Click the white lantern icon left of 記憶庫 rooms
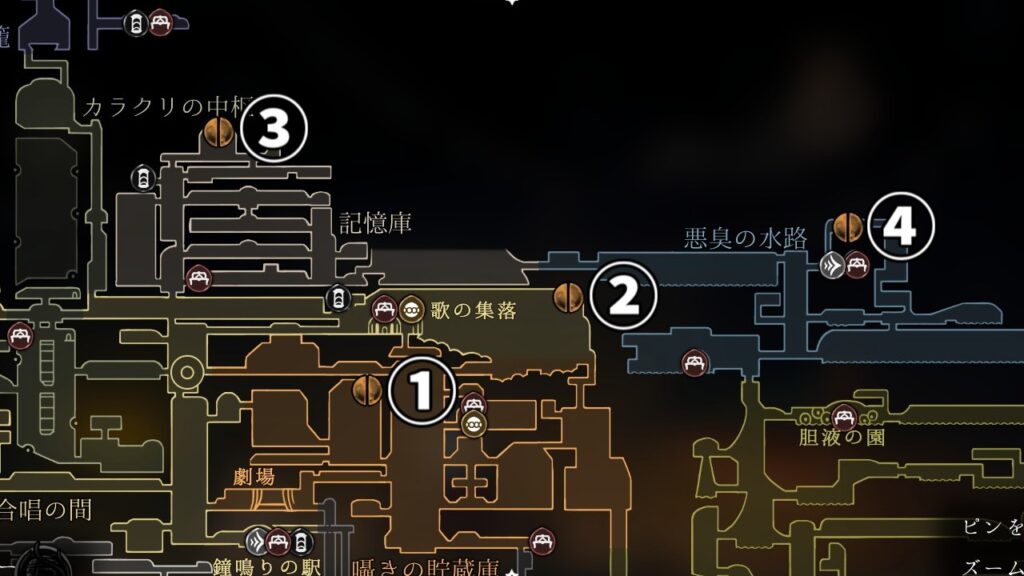Viewport: 1024px width, 576px height. (x=143, y=179)
